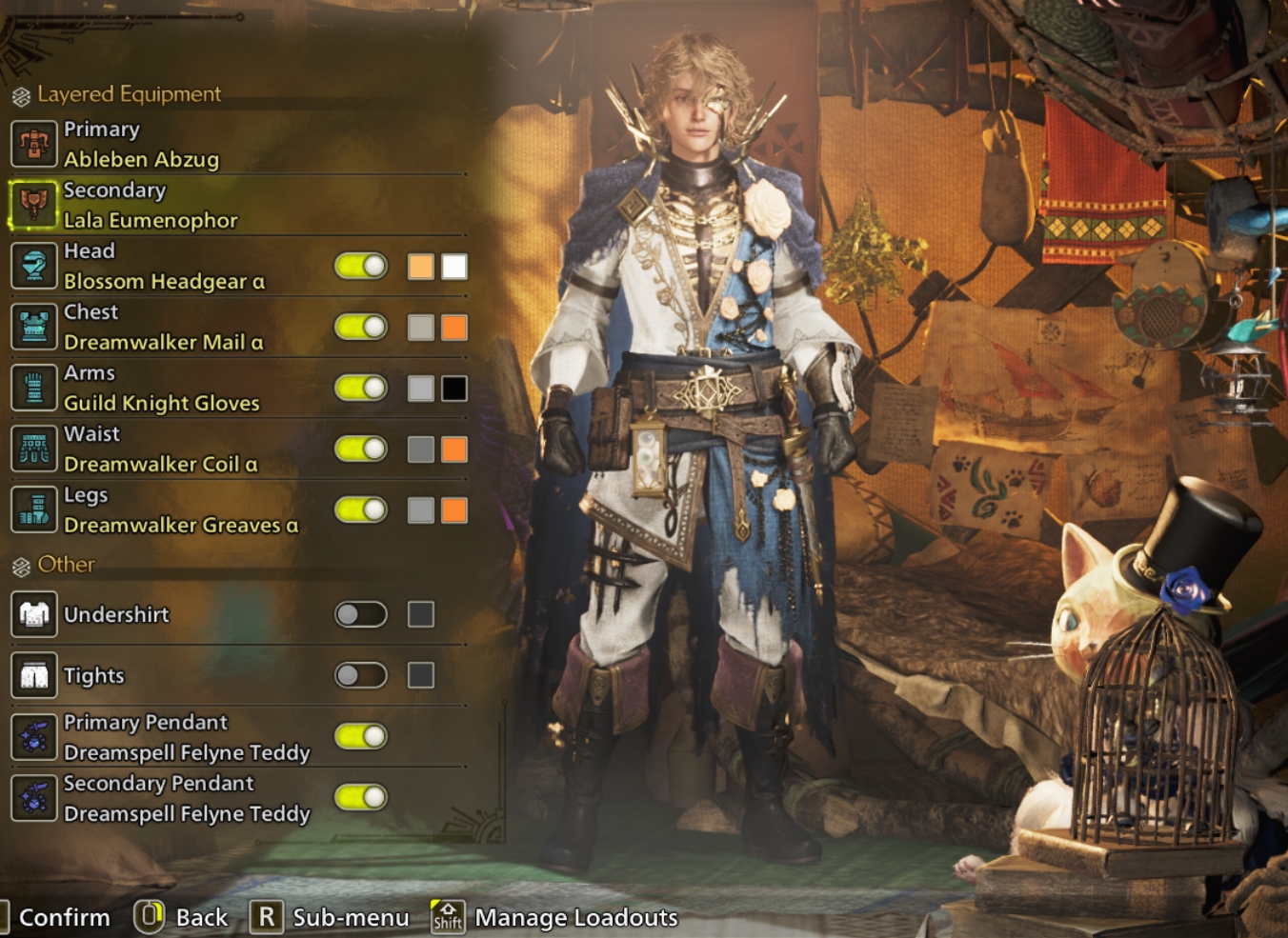
Task: Toggle Head layered armor visibility
Action: click(361, 267)
